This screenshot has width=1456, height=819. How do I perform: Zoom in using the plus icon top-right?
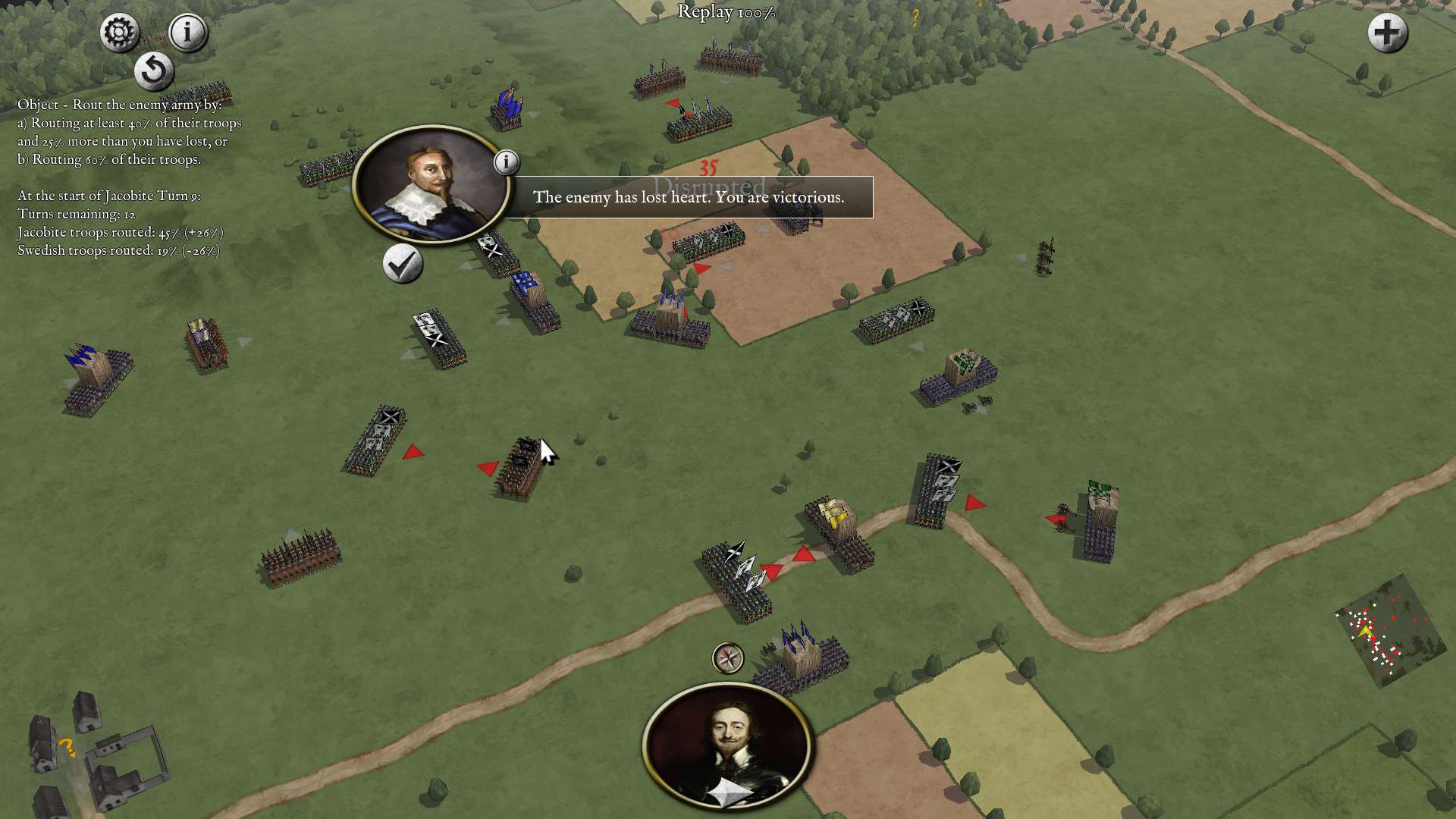coord(1386,33)
